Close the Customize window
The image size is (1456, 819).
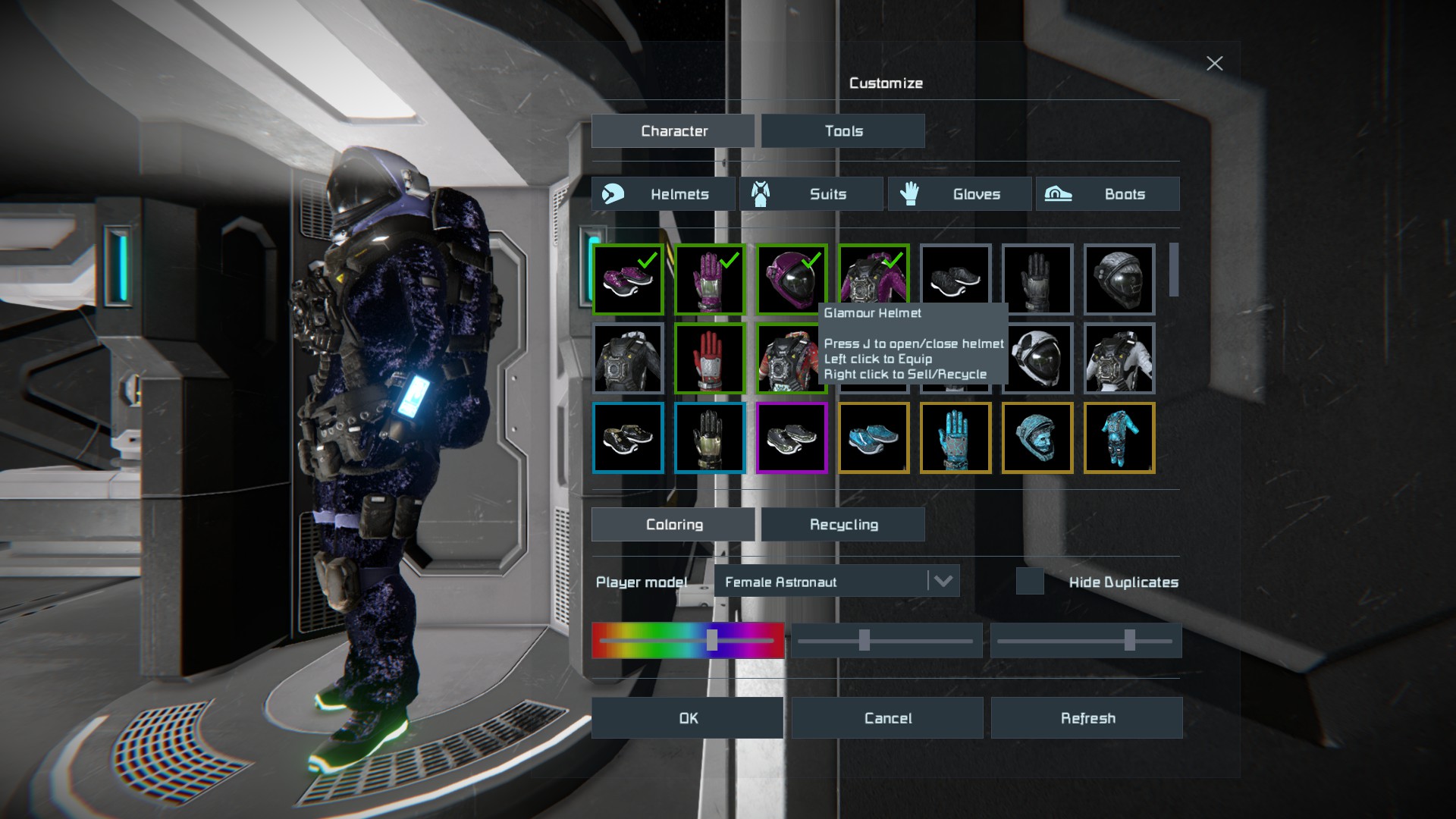1214,64
